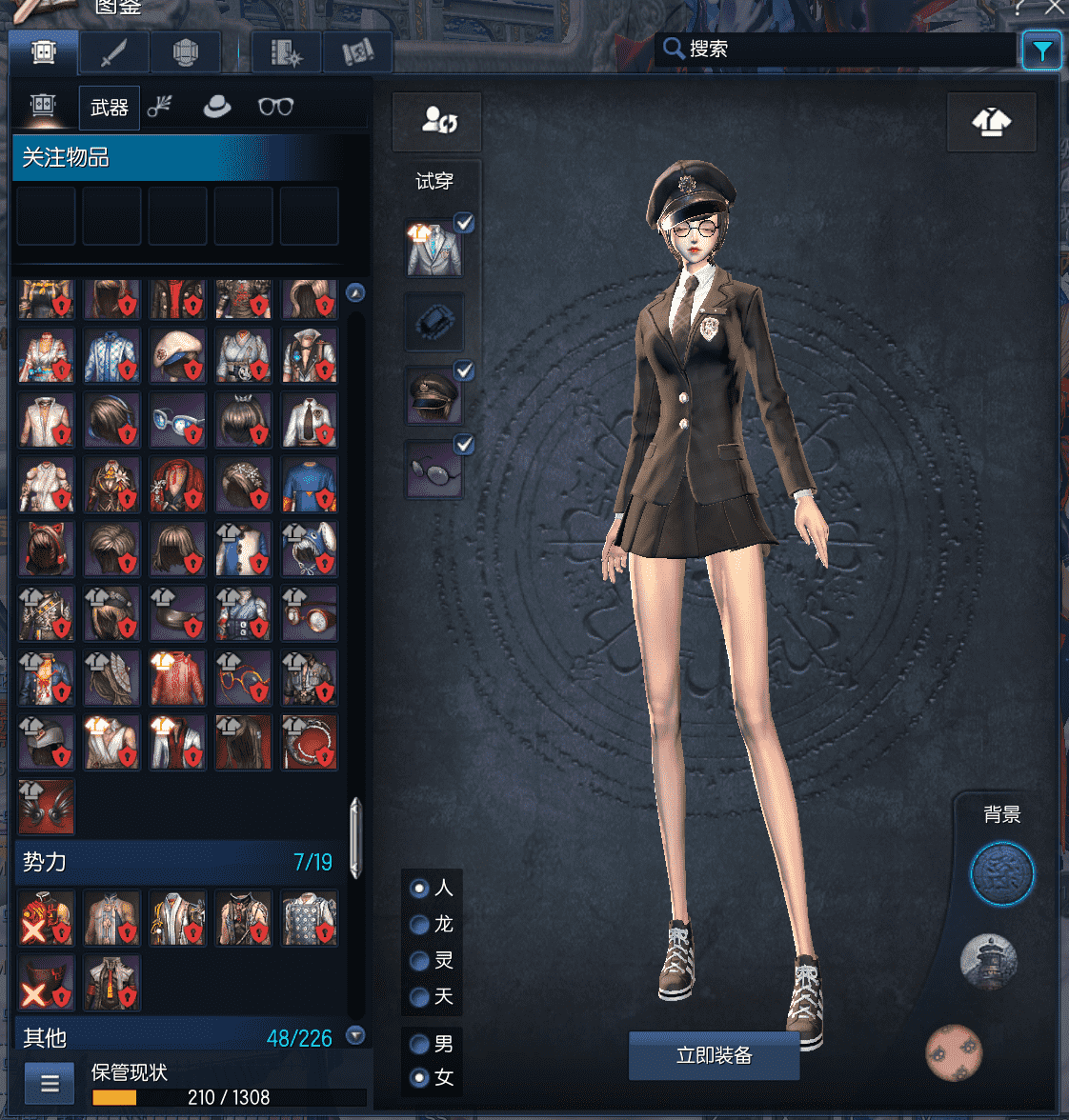Switch to the 武器 weapon tab

click(109, 108)
